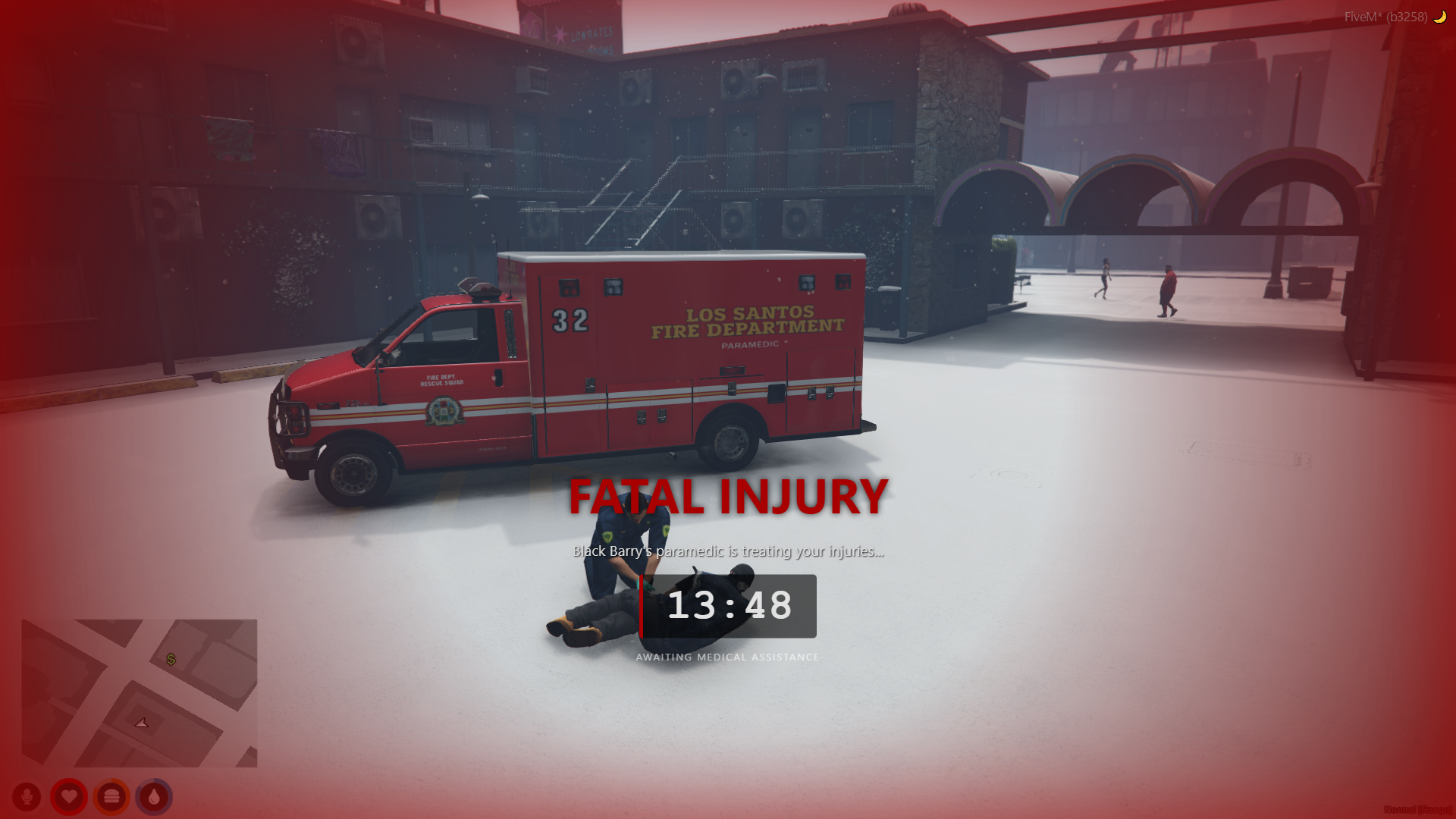Open the injury timer details

(x=728, y=607)
